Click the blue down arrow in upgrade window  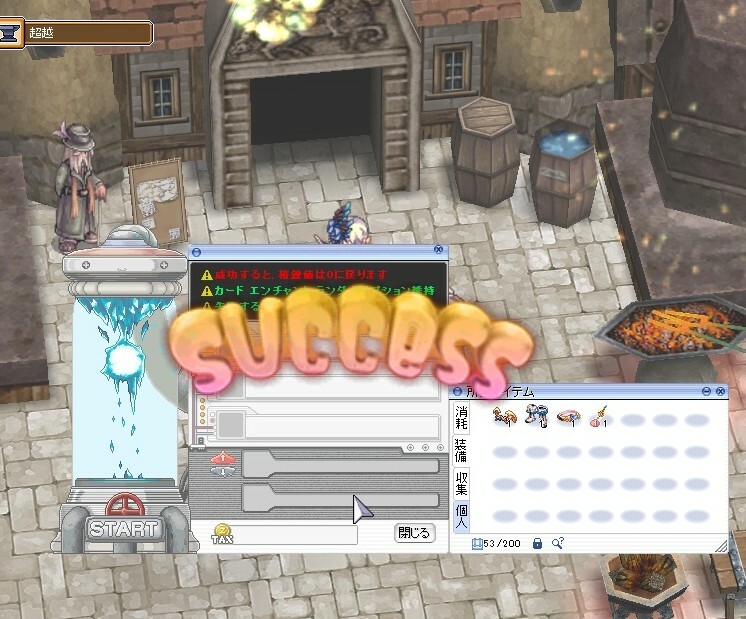click(225, 472)
